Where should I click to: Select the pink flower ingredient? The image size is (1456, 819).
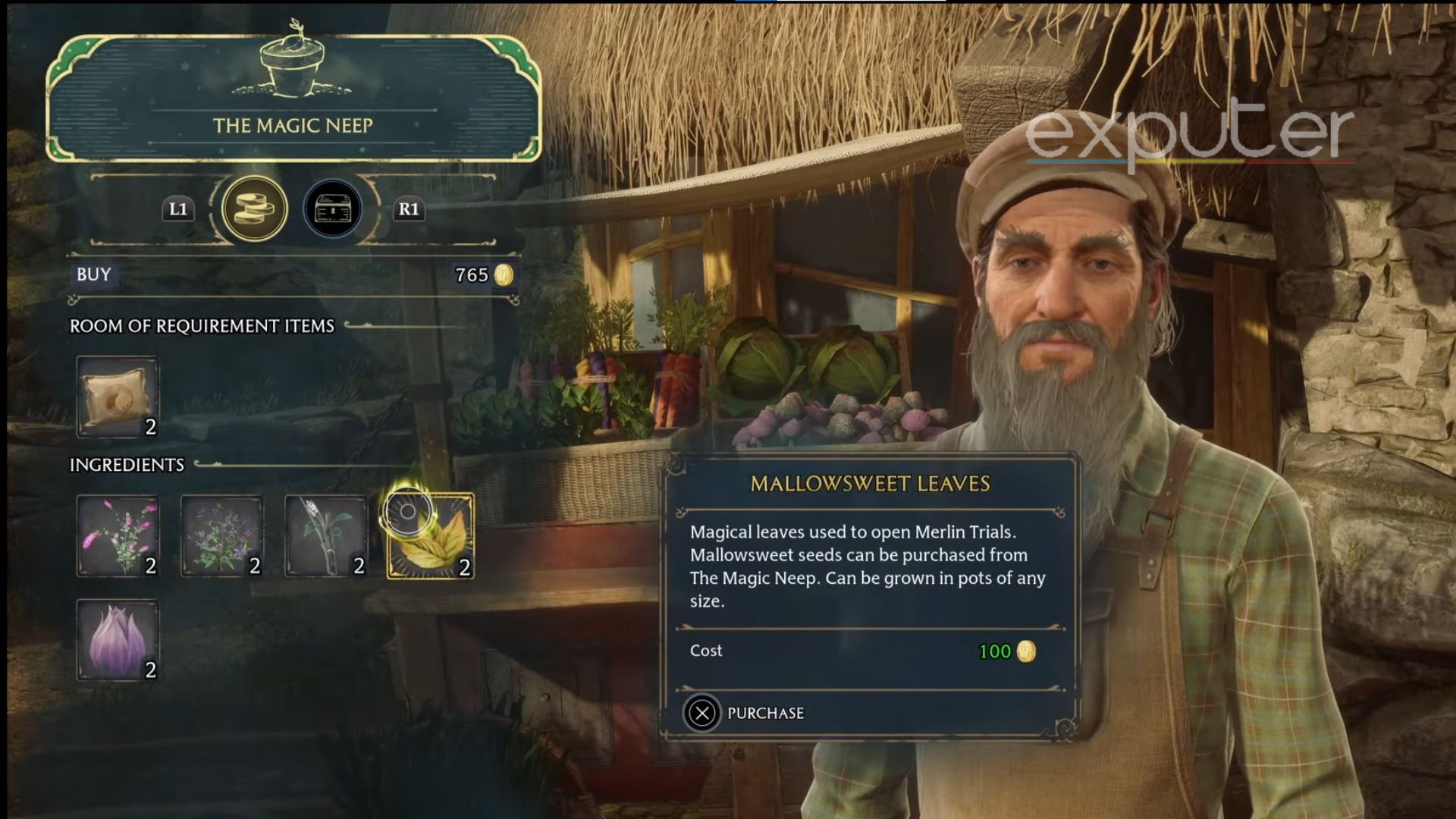tap(118, 535)
